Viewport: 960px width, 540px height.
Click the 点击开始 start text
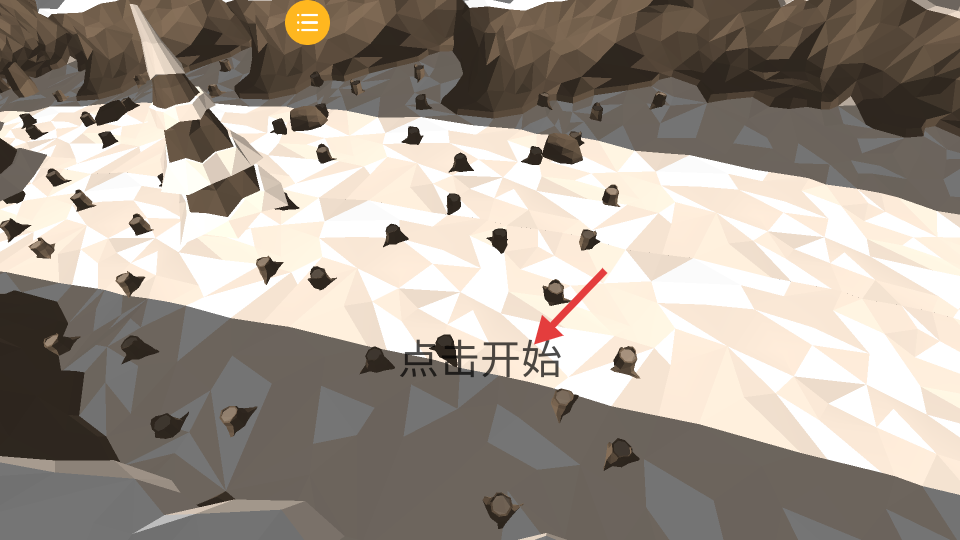480,359
